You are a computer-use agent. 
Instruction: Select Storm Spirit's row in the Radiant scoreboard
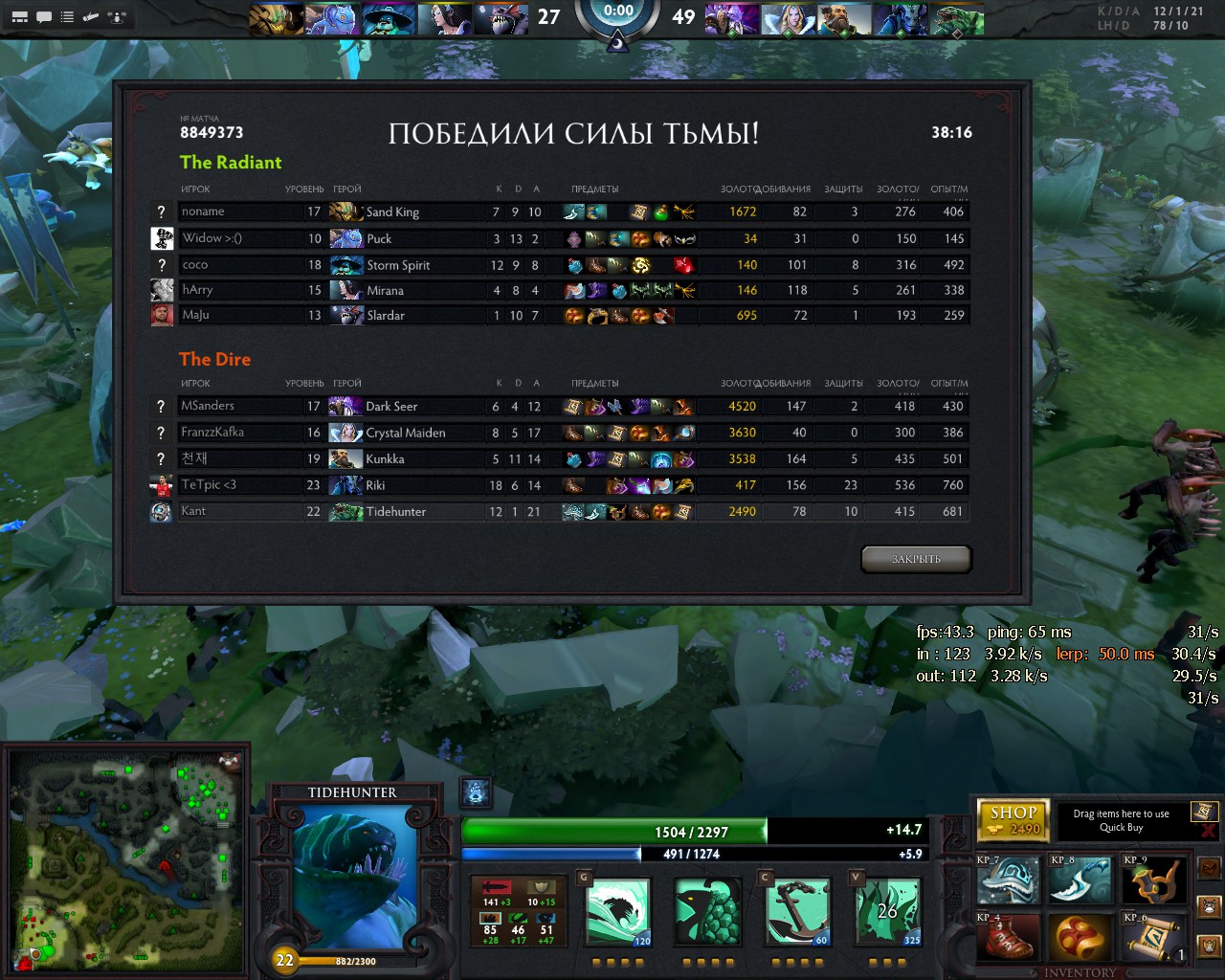(574, 265)
